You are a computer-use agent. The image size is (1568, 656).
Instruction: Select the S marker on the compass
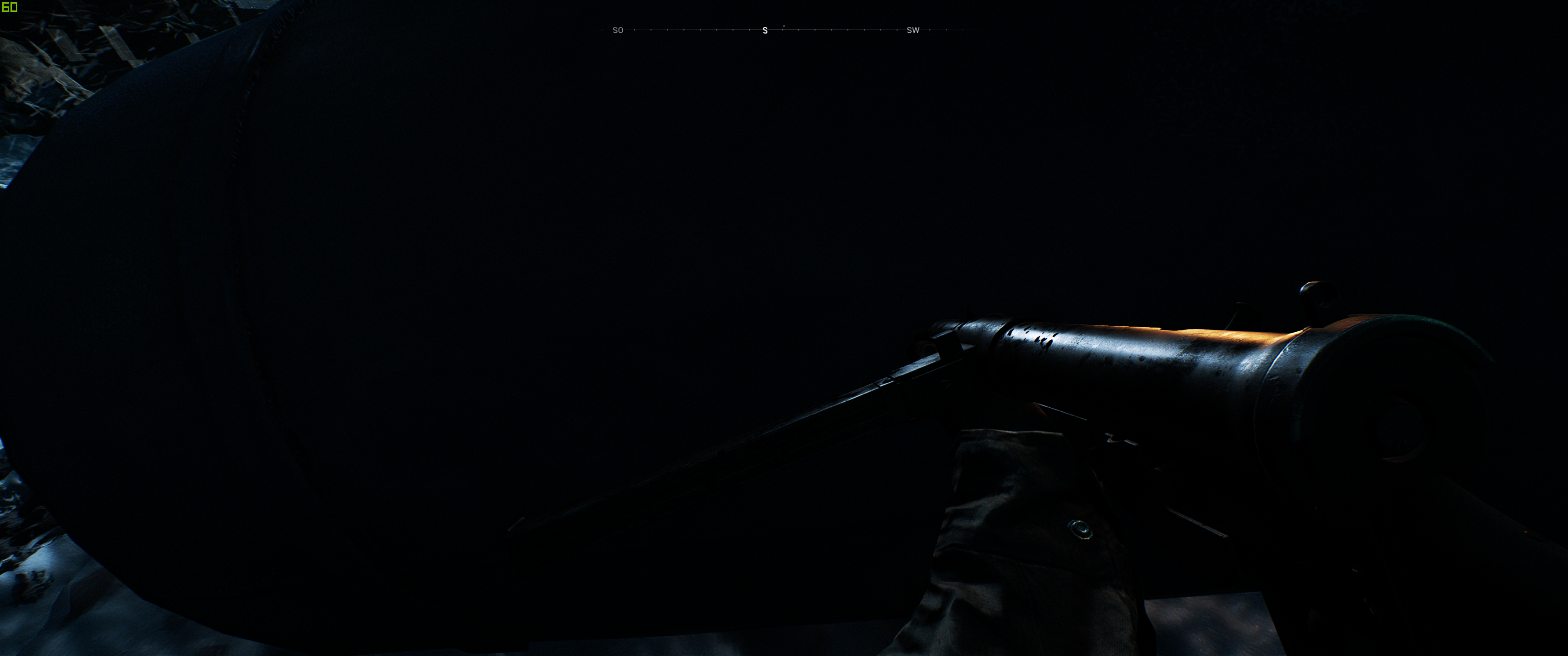pyautogui.click(x=765, y=30)
